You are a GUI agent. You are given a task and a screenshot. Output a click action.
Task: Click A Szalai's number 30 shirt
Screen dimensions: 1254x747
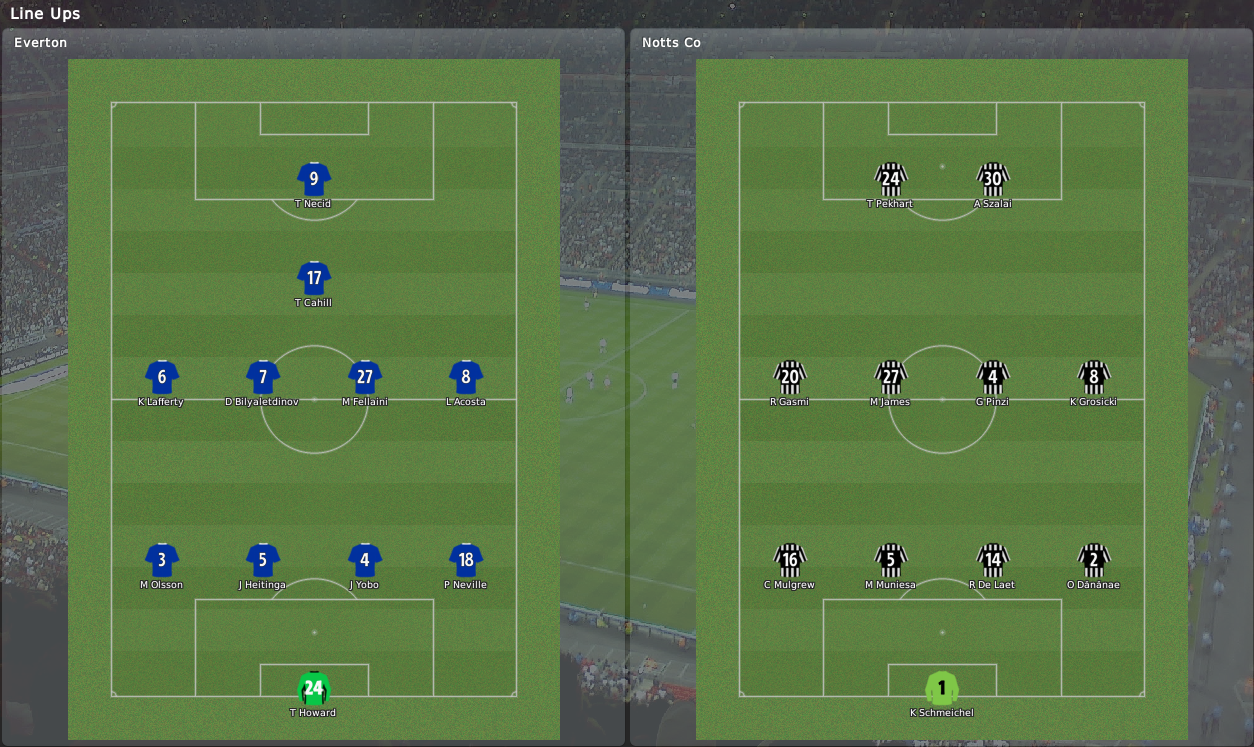point(992,179)
